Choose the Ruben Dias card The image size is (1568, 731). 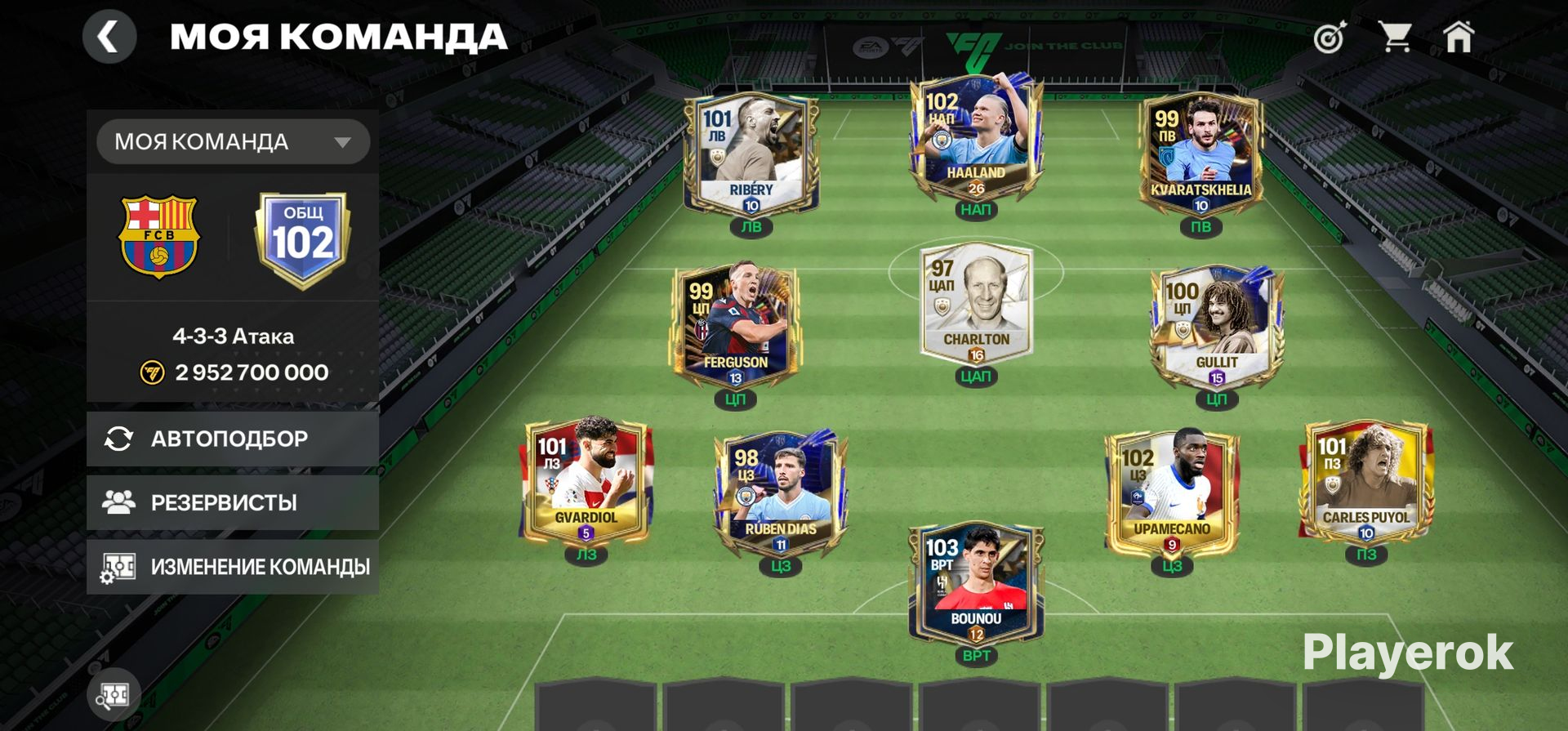(x=781, y=494)
